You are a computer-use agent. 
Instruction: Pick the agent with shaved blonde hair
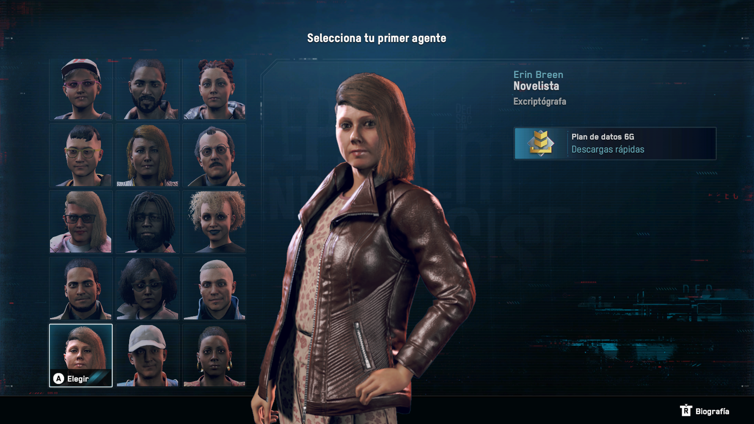[x=214, y=288]
